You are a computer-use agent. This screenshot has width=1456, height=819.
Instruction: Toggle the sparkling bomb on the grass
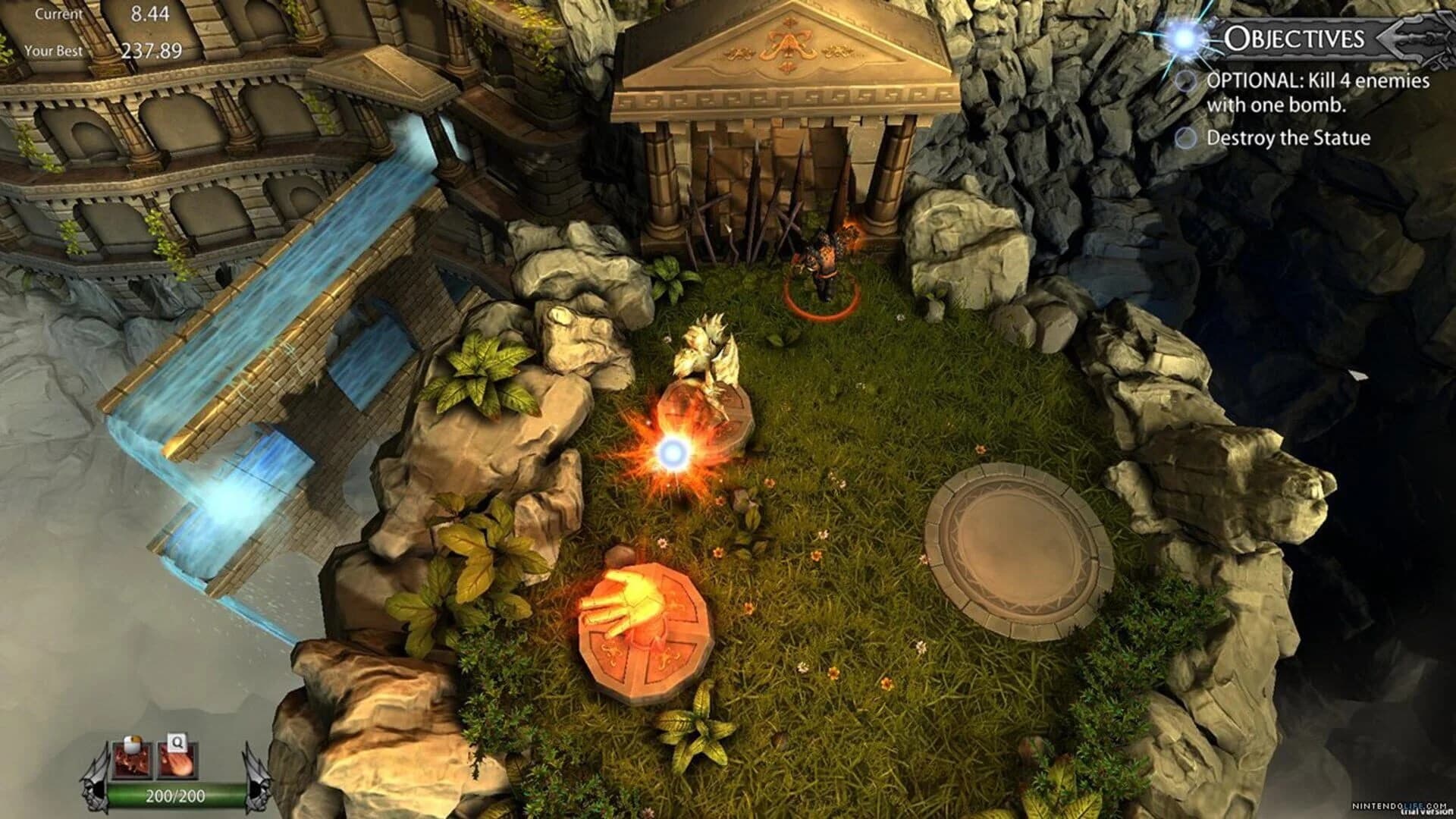pyautogui.click(x=675, y=450)
